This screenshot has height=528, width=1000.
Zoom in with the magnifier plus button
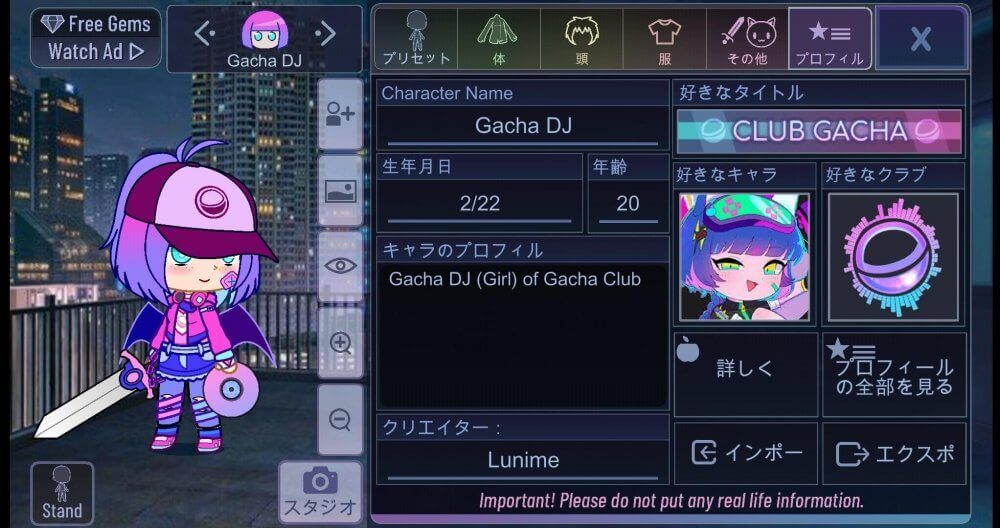(x=340, y=343)
